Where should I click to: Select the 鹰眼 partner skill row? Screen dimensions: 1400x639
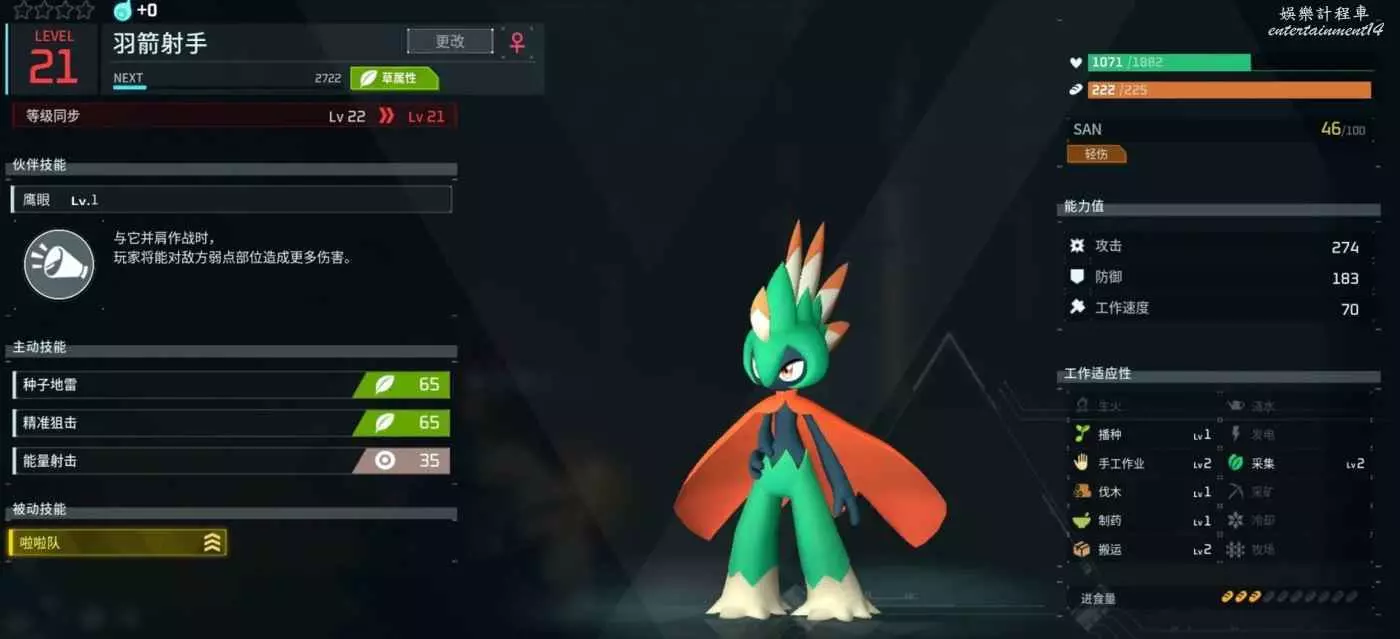pyautogui.click(x=231, y=200)
